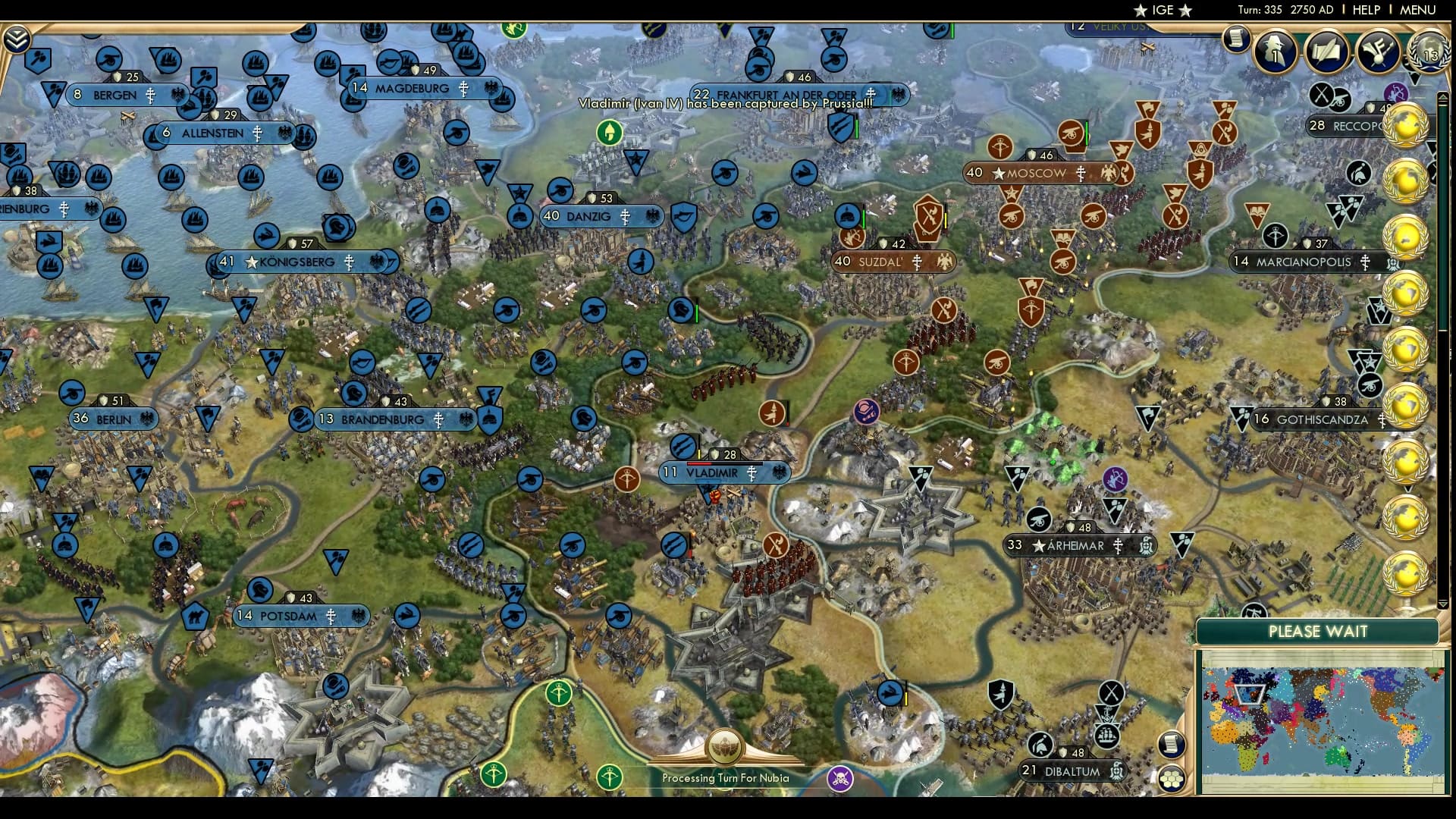This screenshot has width=1456, height=819.
Task: Click the Great Artist notification icon near top right
Action: [x=1376, y=51]
